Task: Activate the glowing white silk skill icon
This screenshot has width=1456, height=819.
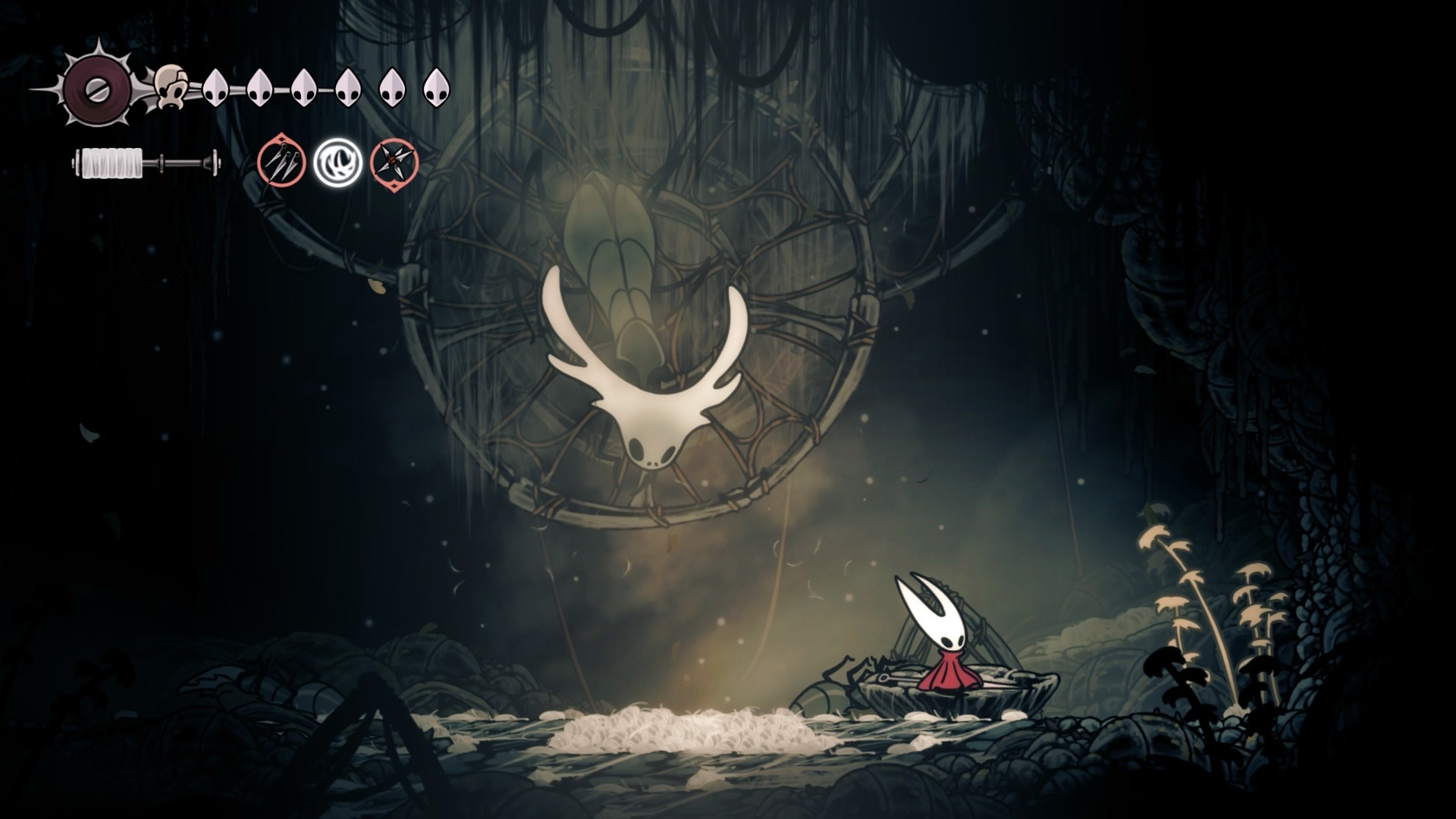Action: (337, 162)
